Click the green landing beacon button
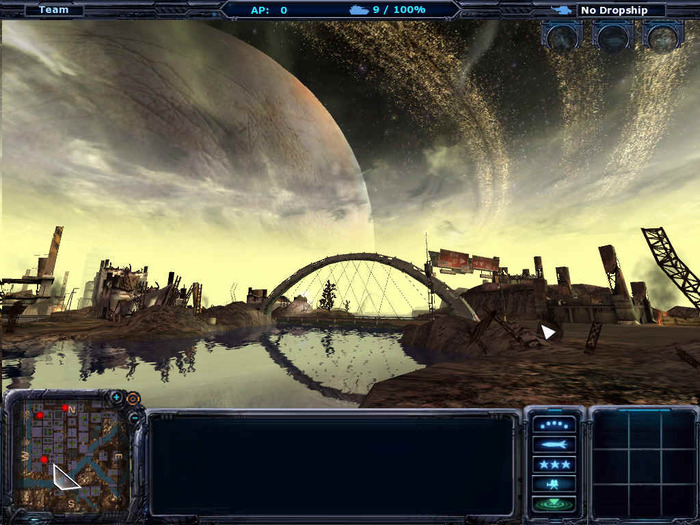The height and width of the screenshot is (525, 700). click(x=555, y=503)
